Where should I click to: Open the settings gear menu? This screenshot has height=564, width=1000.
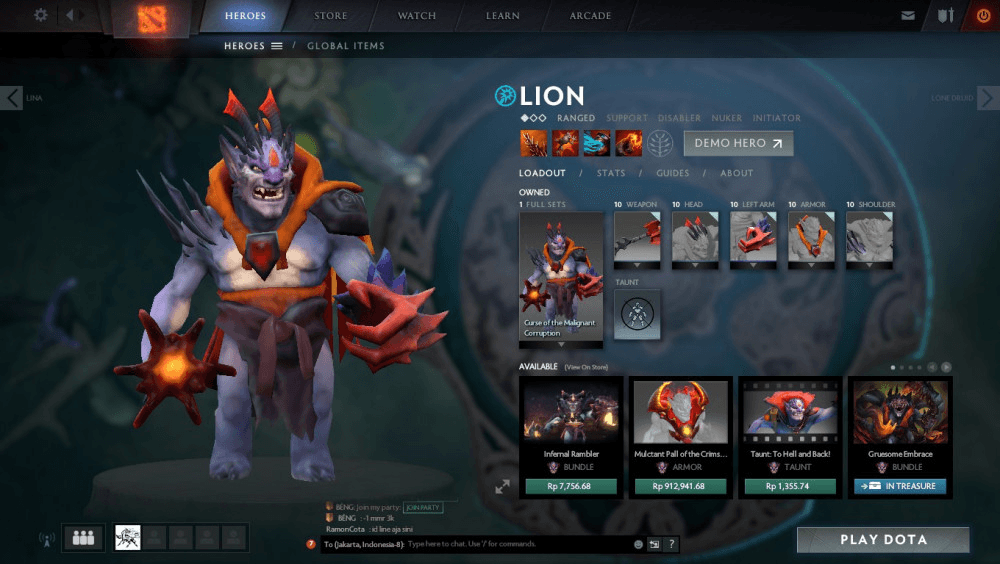click(41, 16)
